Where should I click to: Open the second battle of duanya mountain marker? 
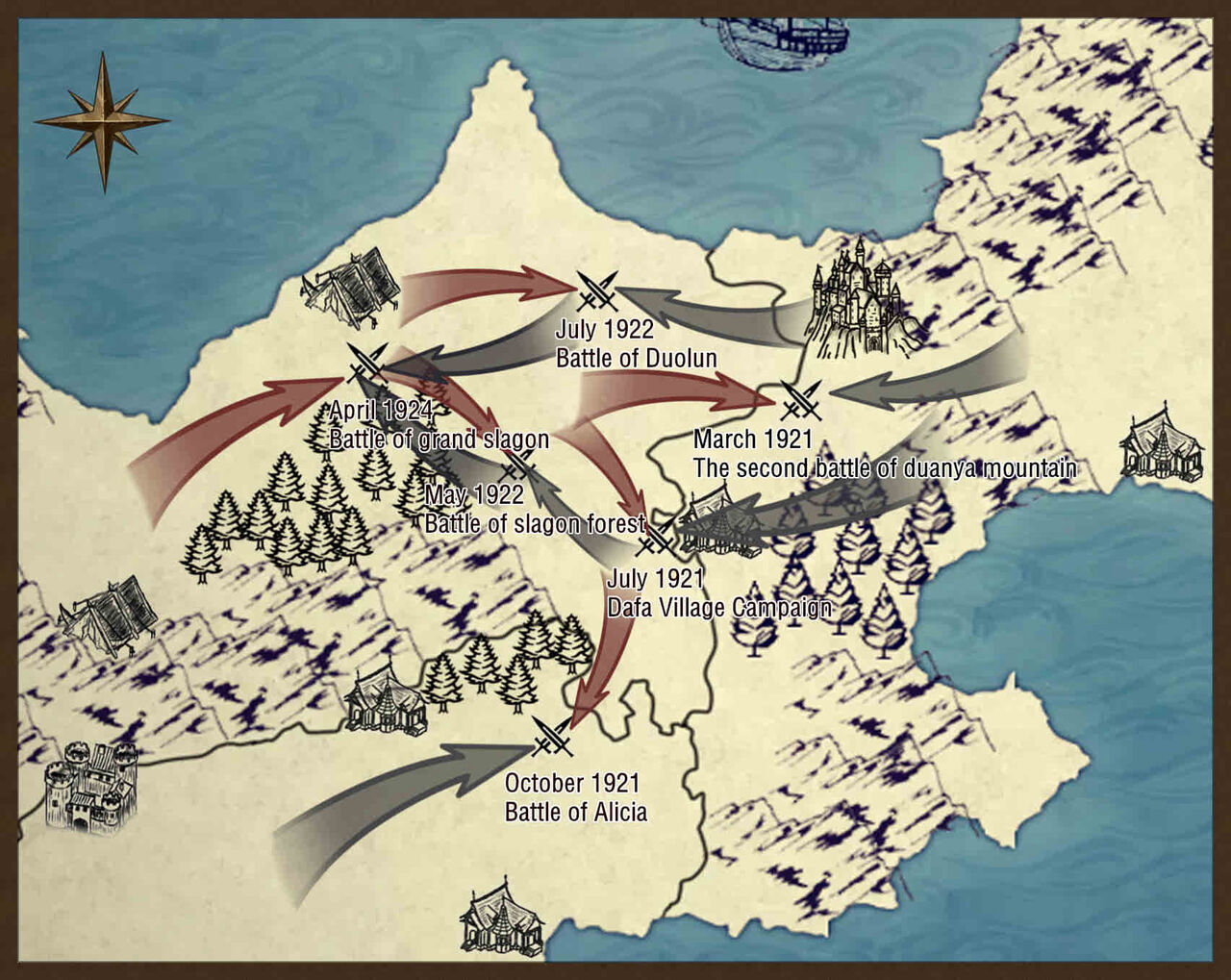pyautogui.click(x=801, y=400)
